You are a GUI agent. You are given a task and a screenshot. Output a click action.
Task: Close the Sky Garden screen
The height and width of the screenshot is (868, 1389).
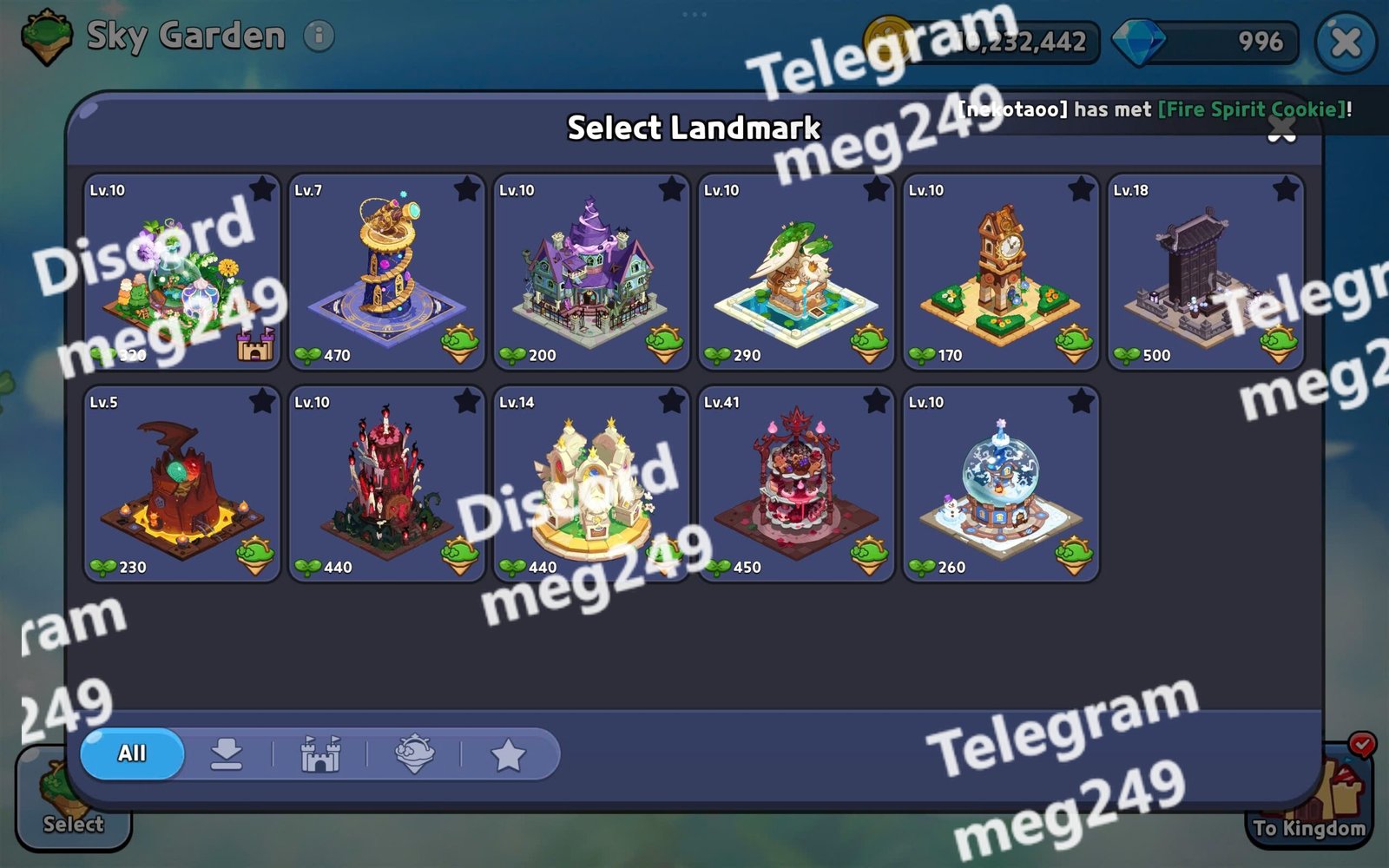click(x=1345, y=42)
